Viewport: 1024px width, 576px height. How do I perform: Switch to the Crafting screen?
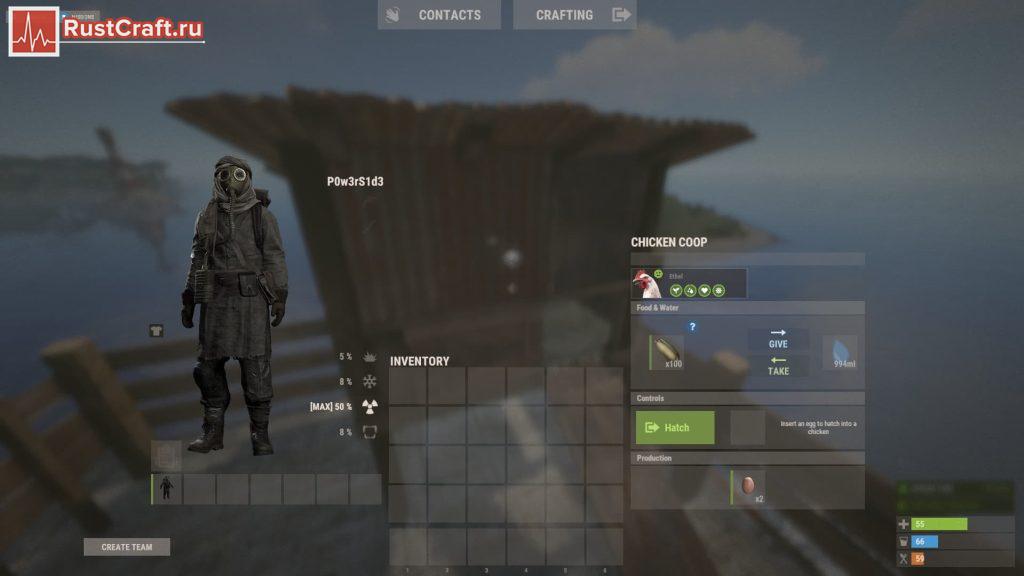574,15
